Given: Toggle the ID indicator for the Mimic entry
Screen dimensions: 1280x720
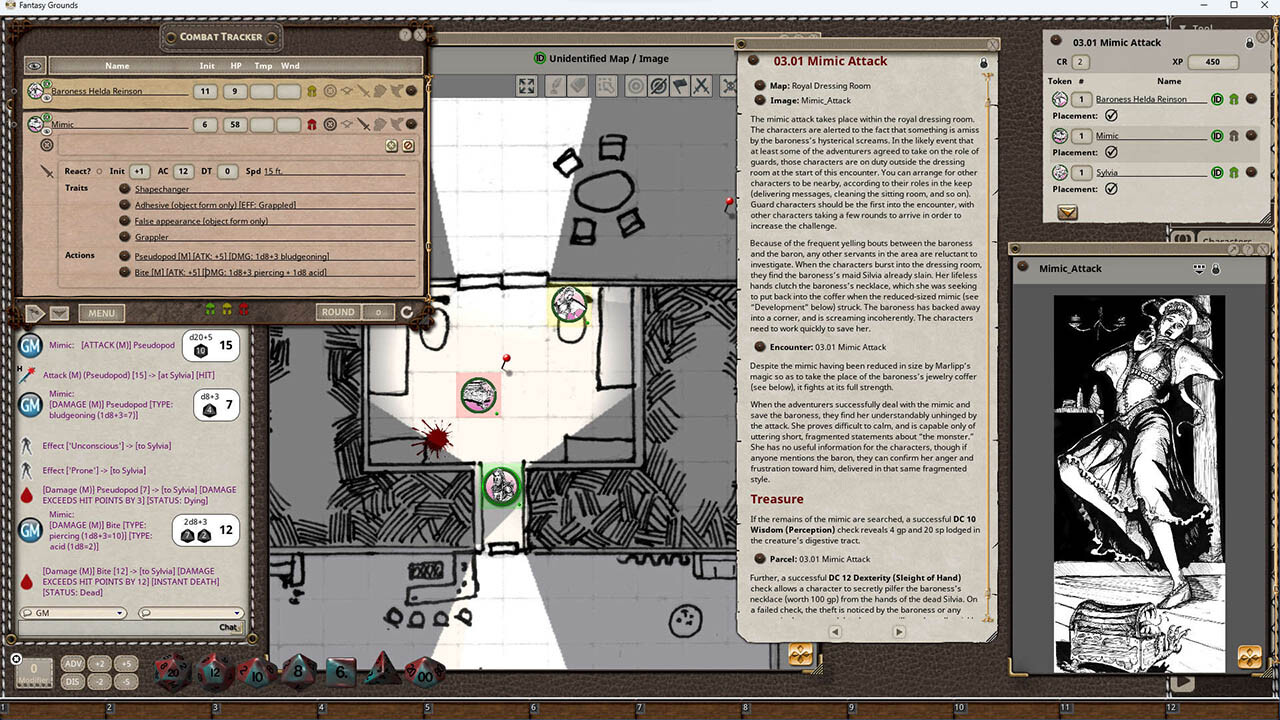Looking at the screenshot, I should (x=1218, y=135).
